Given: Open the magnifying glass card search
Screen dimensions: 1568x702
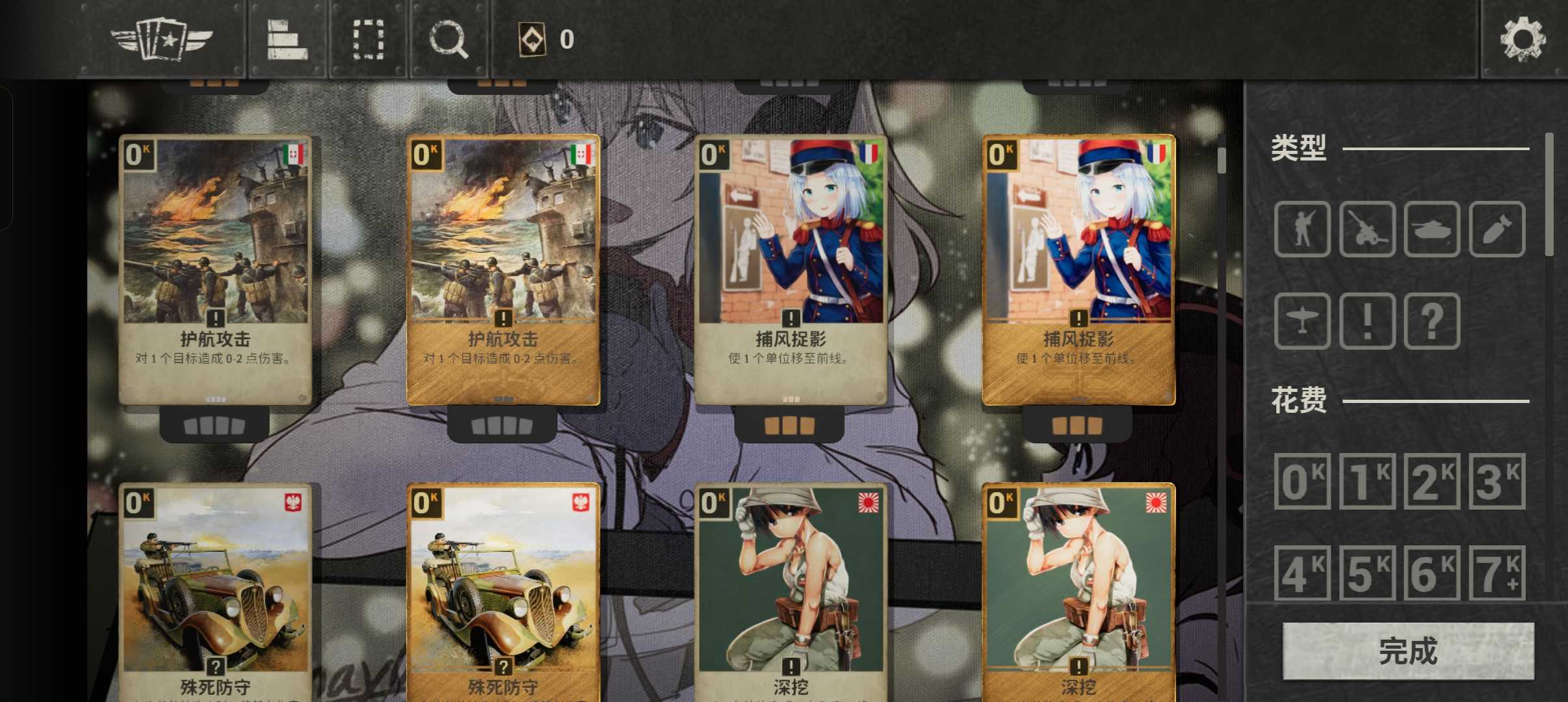Looking at the screenshot, I should (x=449, y=39).
